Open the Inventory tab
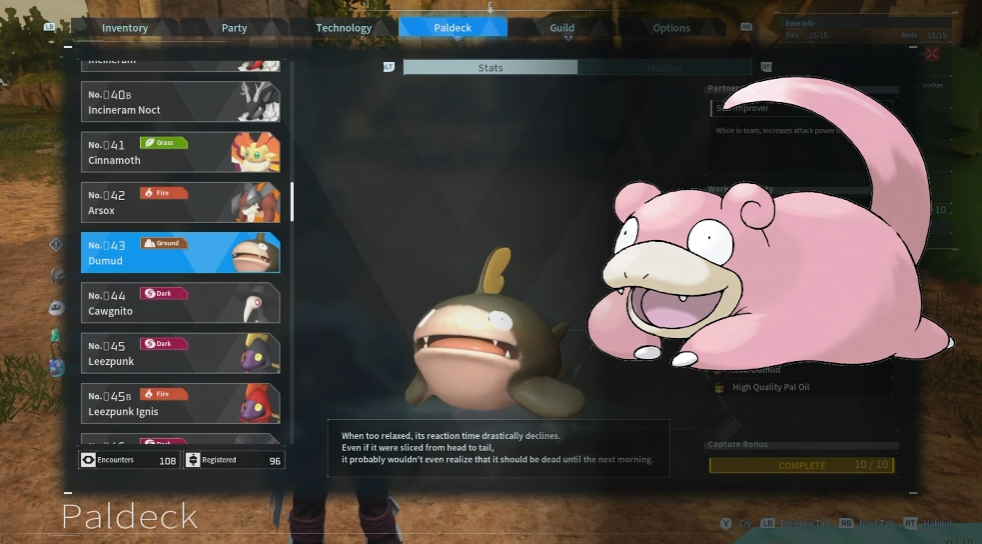Screen dimensions: 982x544 click(125, 28)
